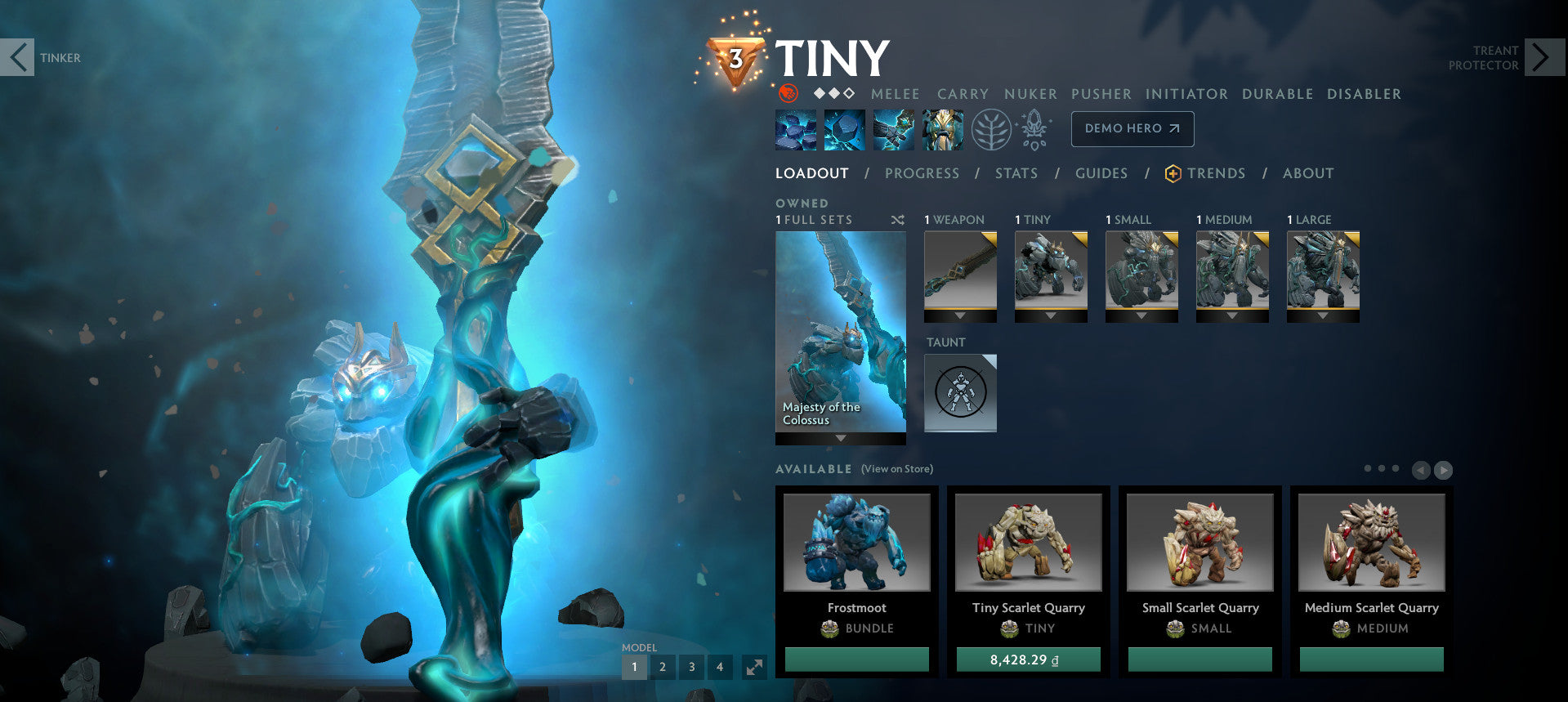This screenshot has width=1568, height=702.
Task: Click the shuffle icon next to Full Sets
Action: [898, 219]
